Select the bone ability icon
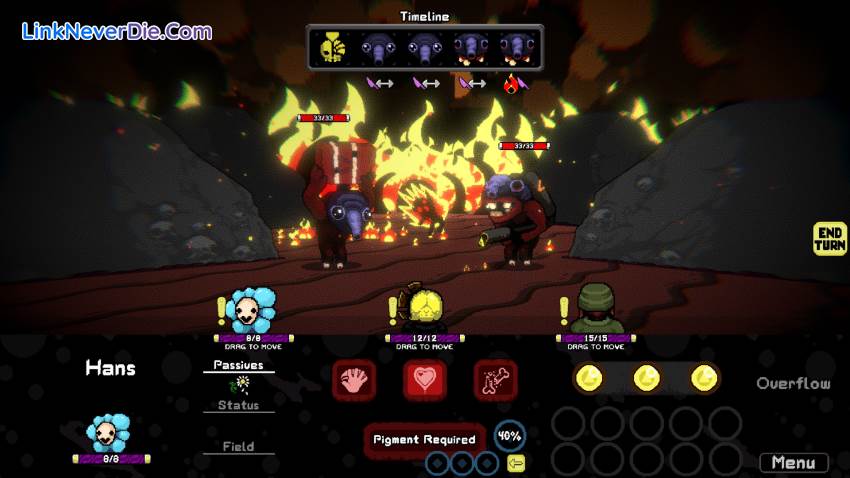This screenshot has height=478, width=850. 495,380
